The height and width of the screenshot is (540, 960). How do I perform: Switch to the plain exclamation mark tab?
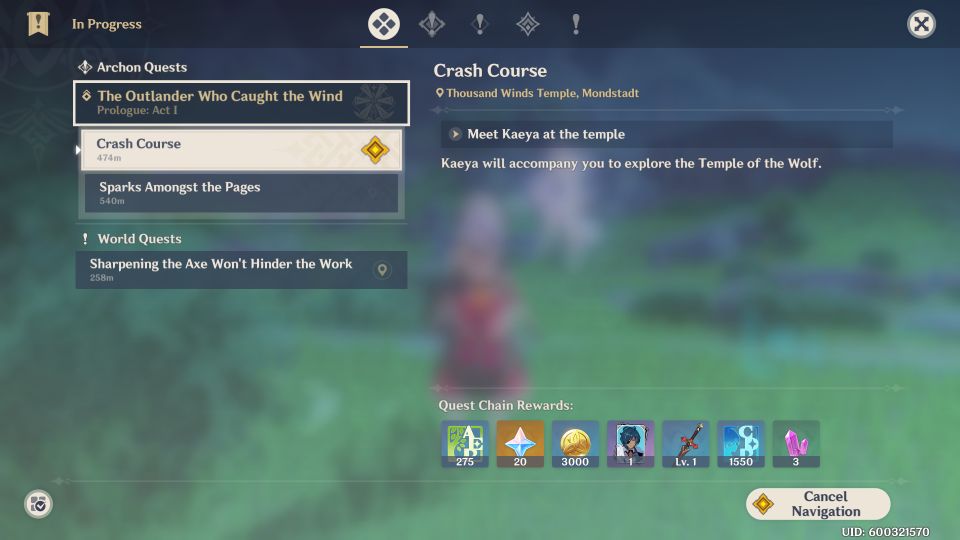click(x=576, y=24)
